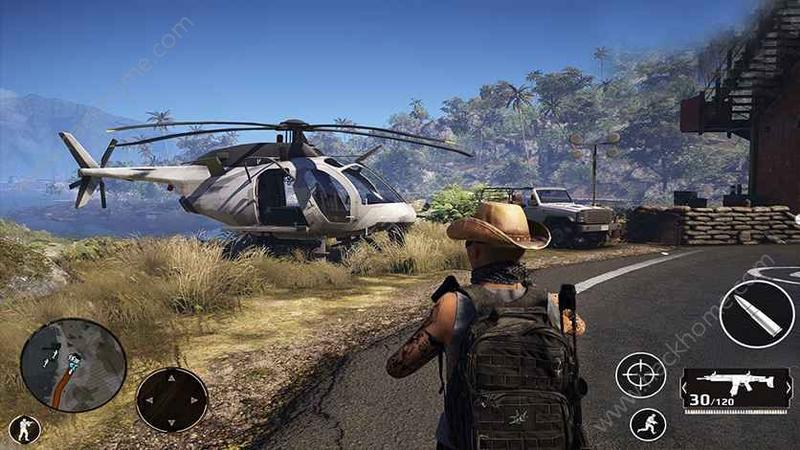The image size is (800, 450).
Task: Switch to next weapon with right arrow
Action: [x=787, y=390]
